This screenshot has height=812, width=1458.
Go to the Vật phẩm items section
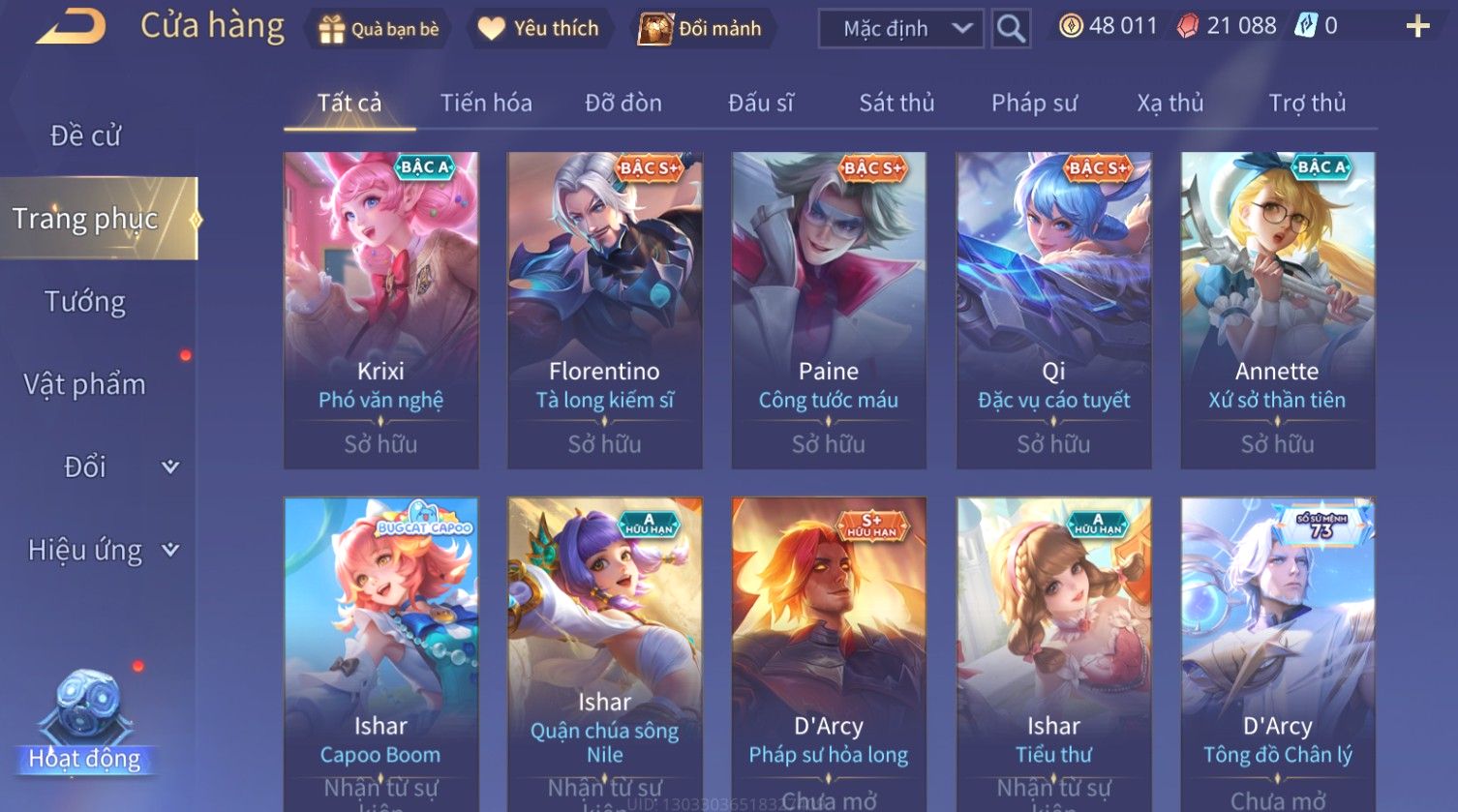pos(85,384)
